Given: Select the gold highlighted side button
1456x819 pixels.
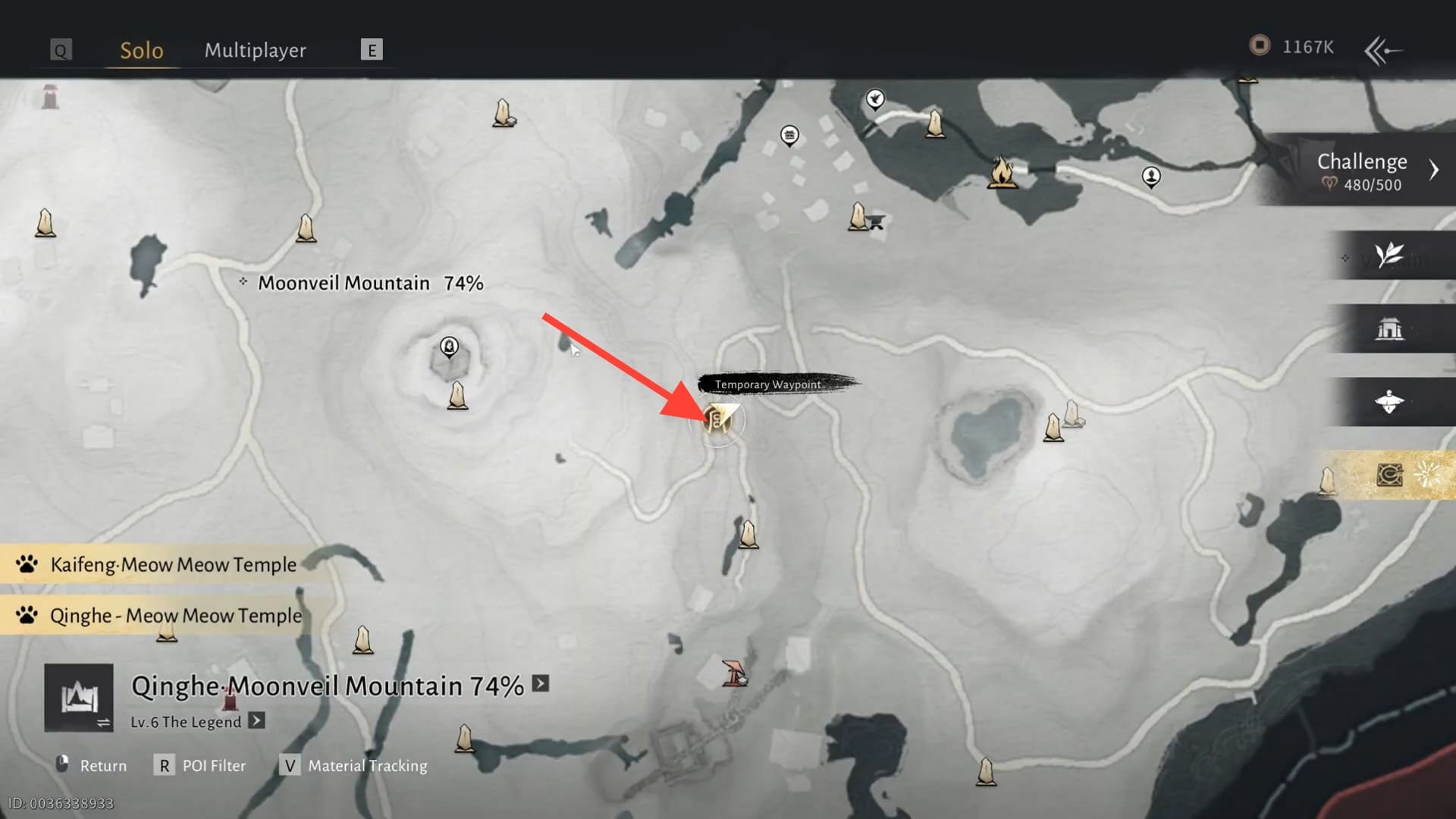Looking at the screenshot, I should [x=1389, y=475].
